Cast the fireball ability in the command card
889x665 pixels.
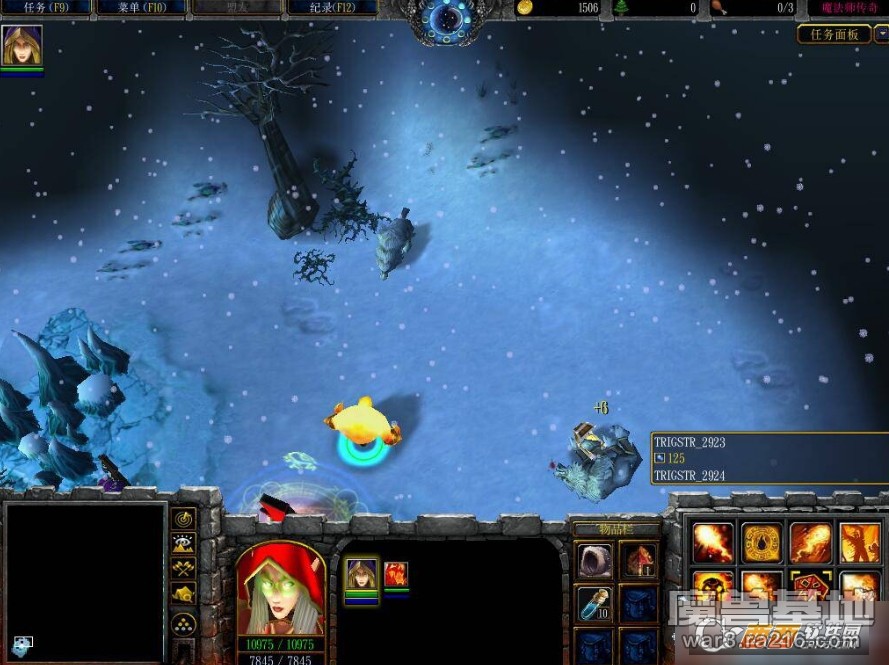[x=713, y=542]
